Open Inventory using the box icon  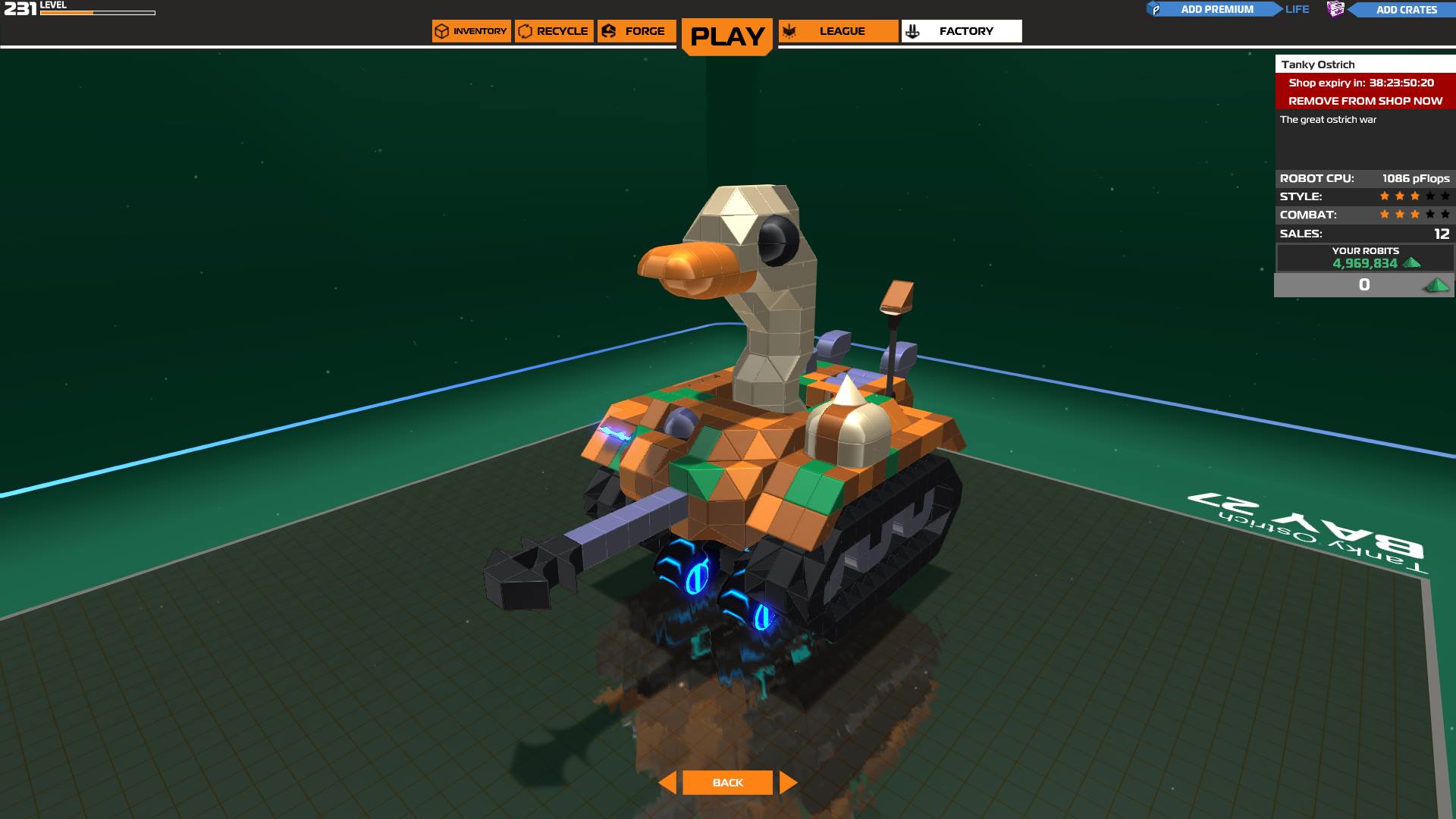tap(442, 31)
